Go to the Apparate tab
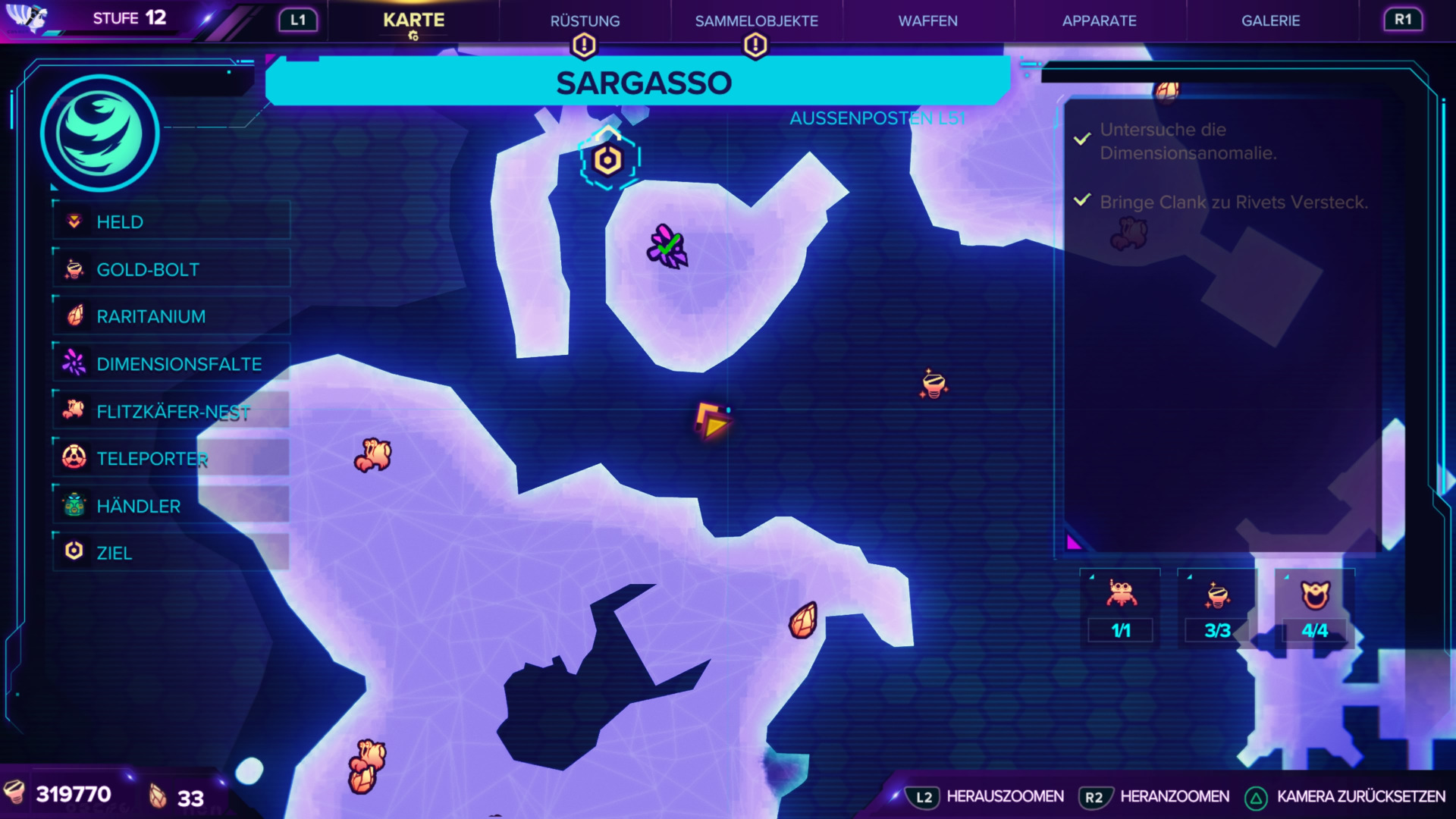The width and height of the screenshot is (1456, 819). pyautogui.click(x=1099, y=21)
